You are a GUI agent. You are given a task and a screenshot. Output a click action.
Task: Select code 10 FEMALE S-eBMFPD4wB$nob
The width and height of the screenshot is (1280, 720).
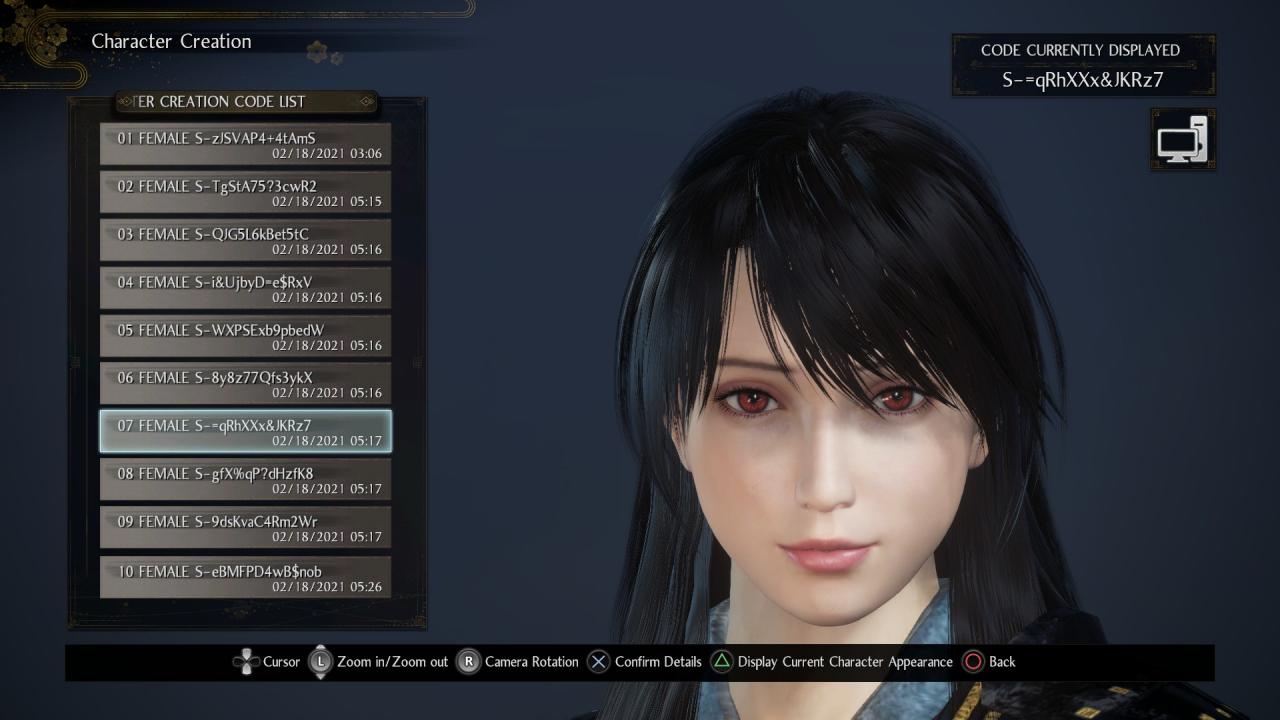pyautogui.click(x=245, y=577)
